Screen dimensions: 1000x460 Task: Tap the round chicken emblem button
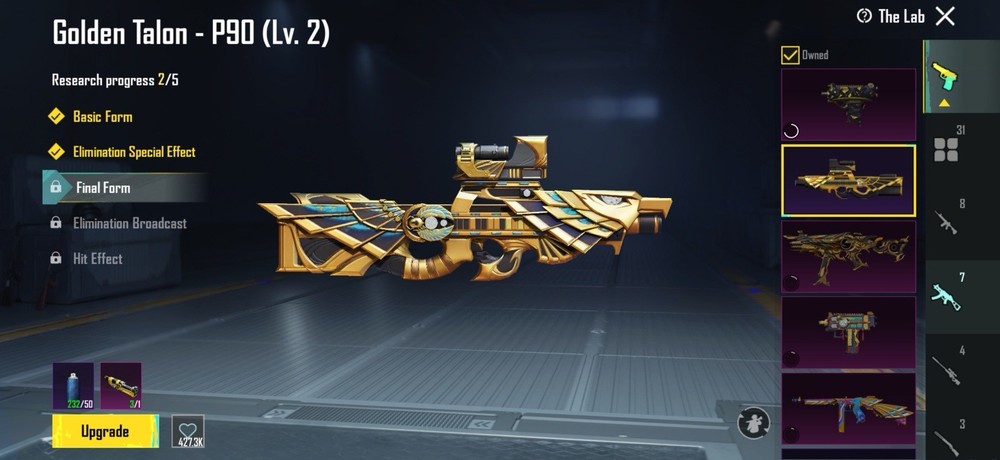click(756, 424)
